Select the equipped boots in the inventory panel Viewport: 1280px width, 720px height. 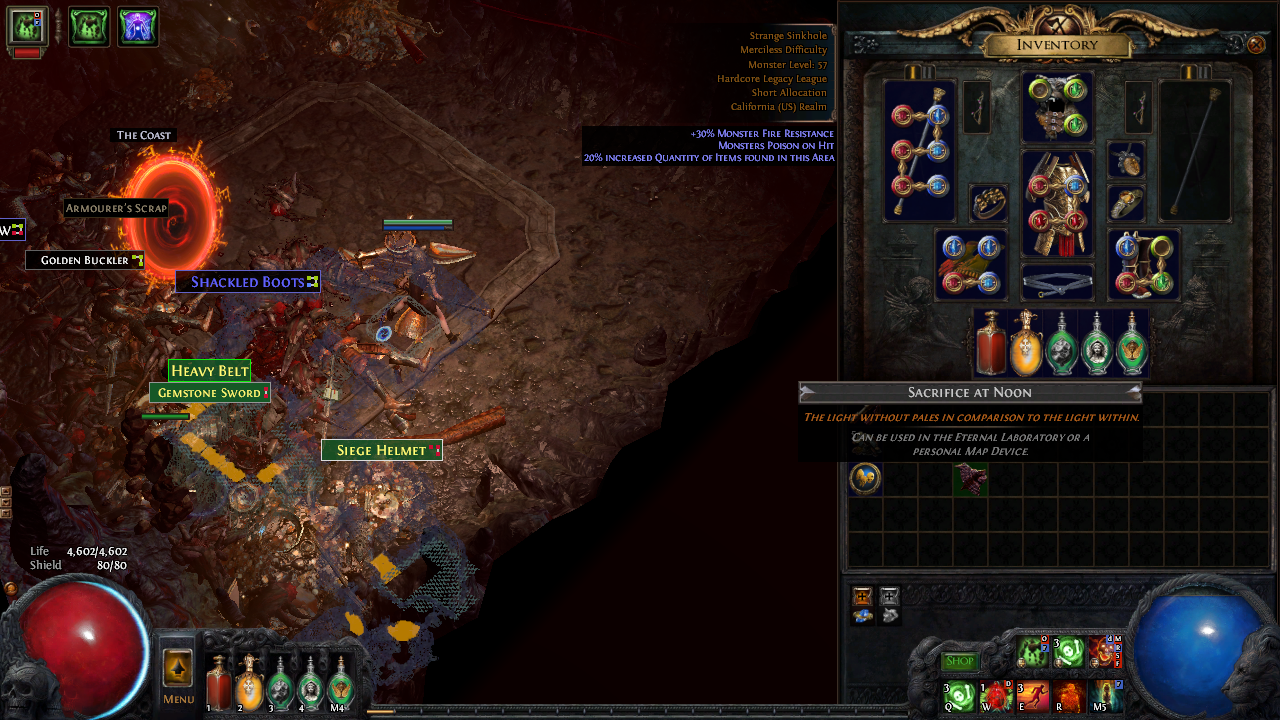click(1143, 263)
